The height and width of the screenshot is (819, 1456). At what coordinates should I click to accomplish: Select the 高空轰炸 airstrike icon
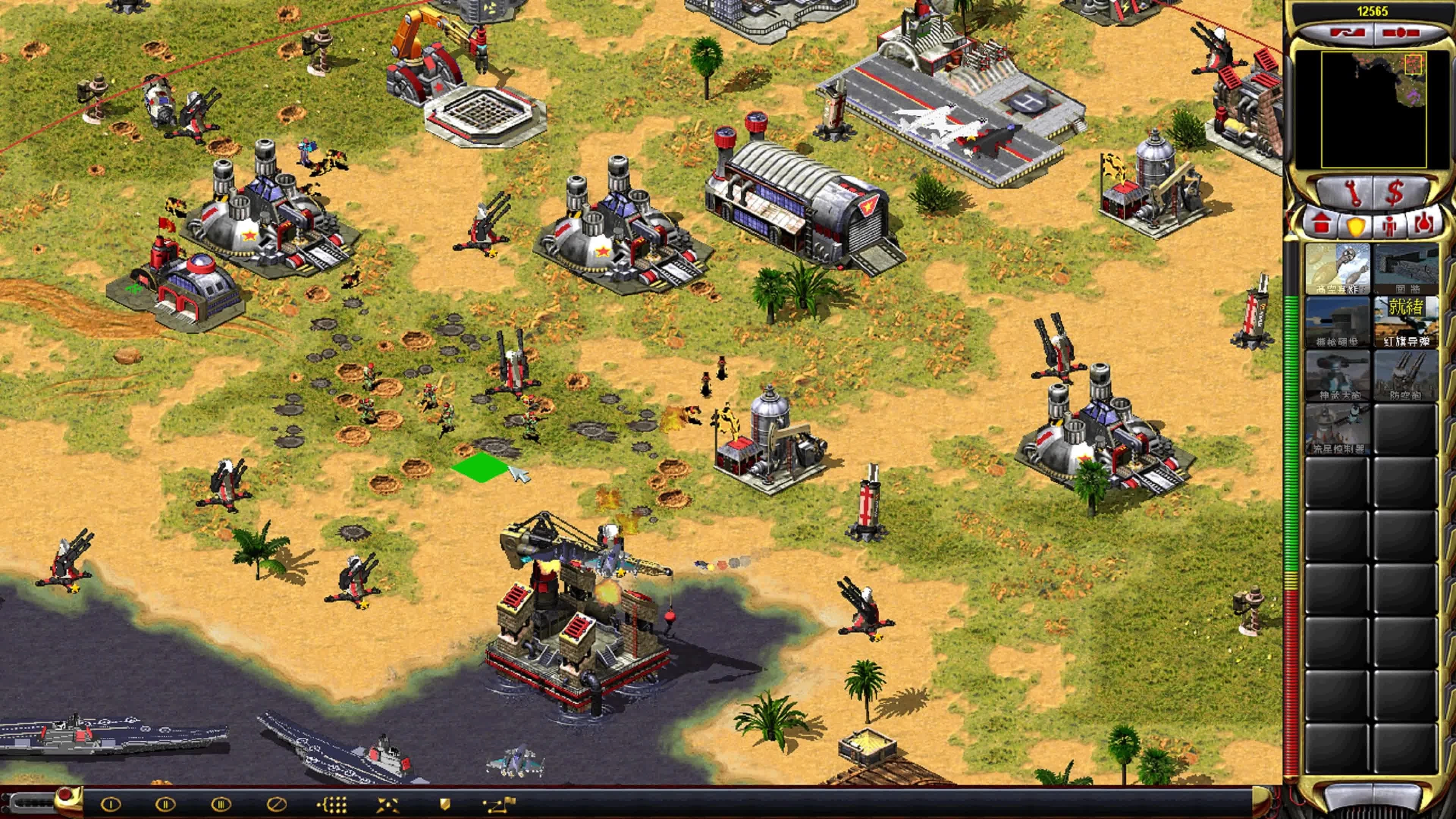coord(1337,268)
